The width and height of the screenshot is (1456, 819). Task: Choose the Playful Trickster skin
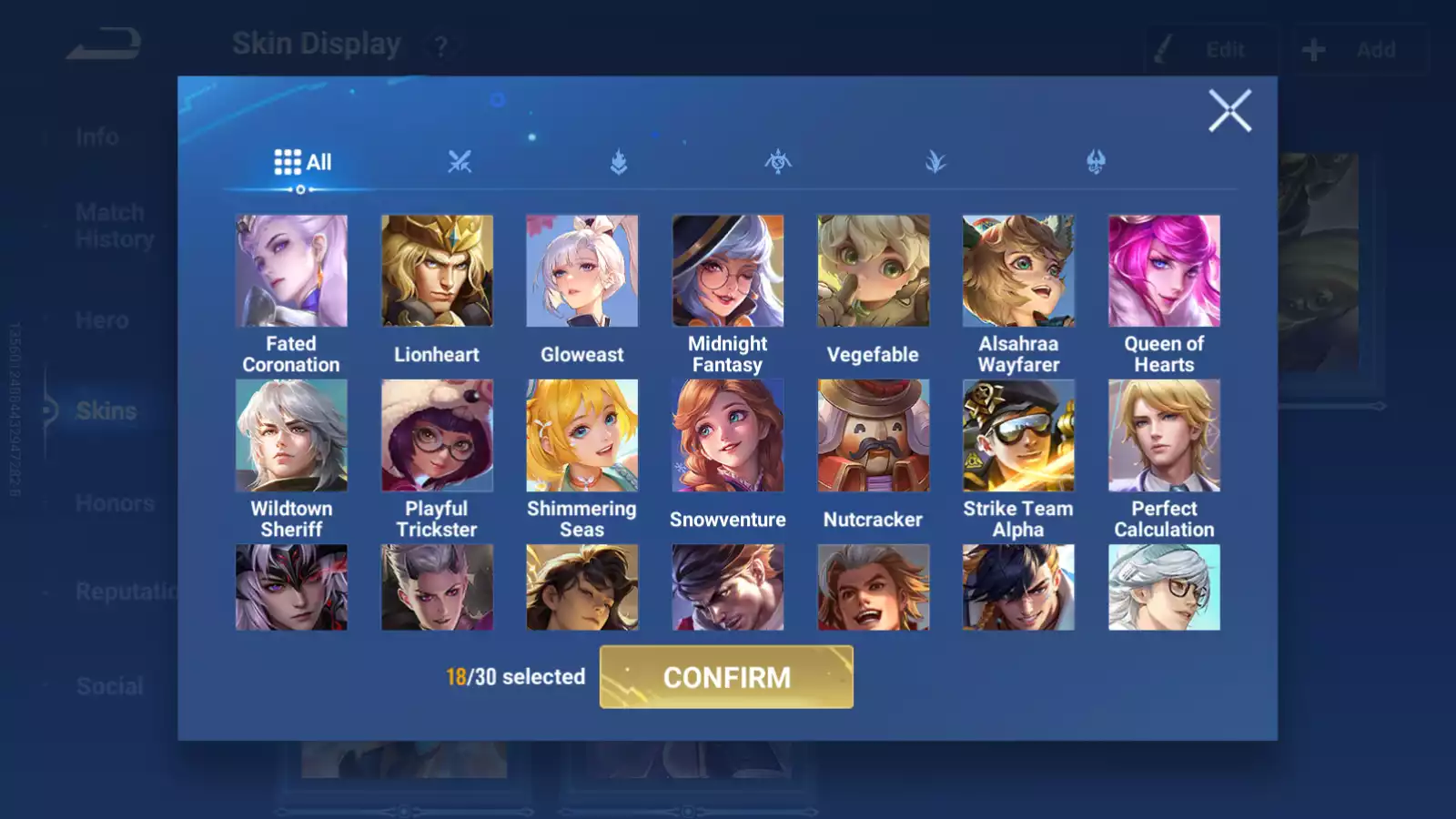[x=437, y=436]
